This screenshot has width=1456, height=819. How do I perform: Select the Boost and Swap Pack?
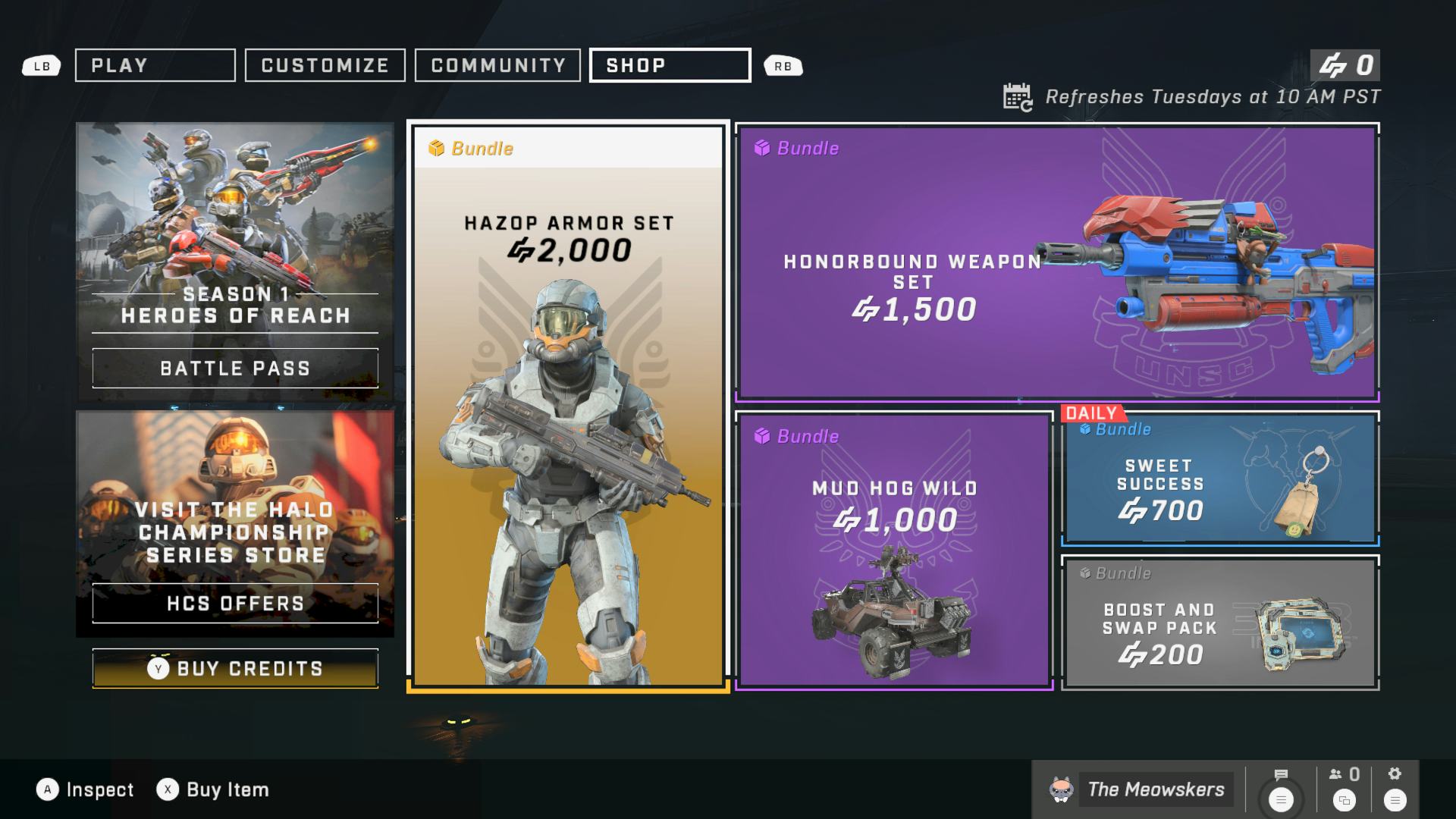1220,623
